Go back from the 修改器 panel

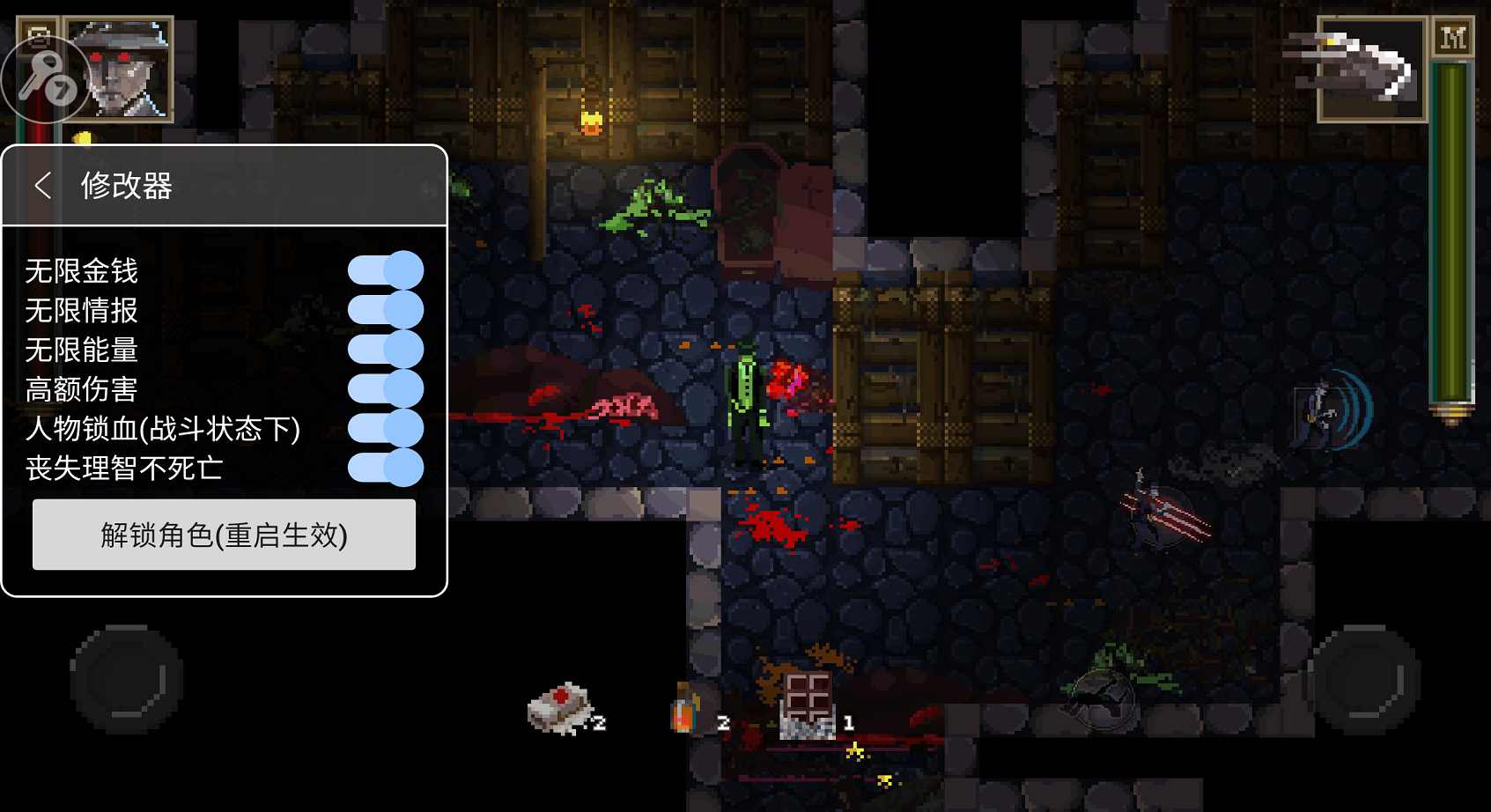pyautogui.click(x=41, y=186)
